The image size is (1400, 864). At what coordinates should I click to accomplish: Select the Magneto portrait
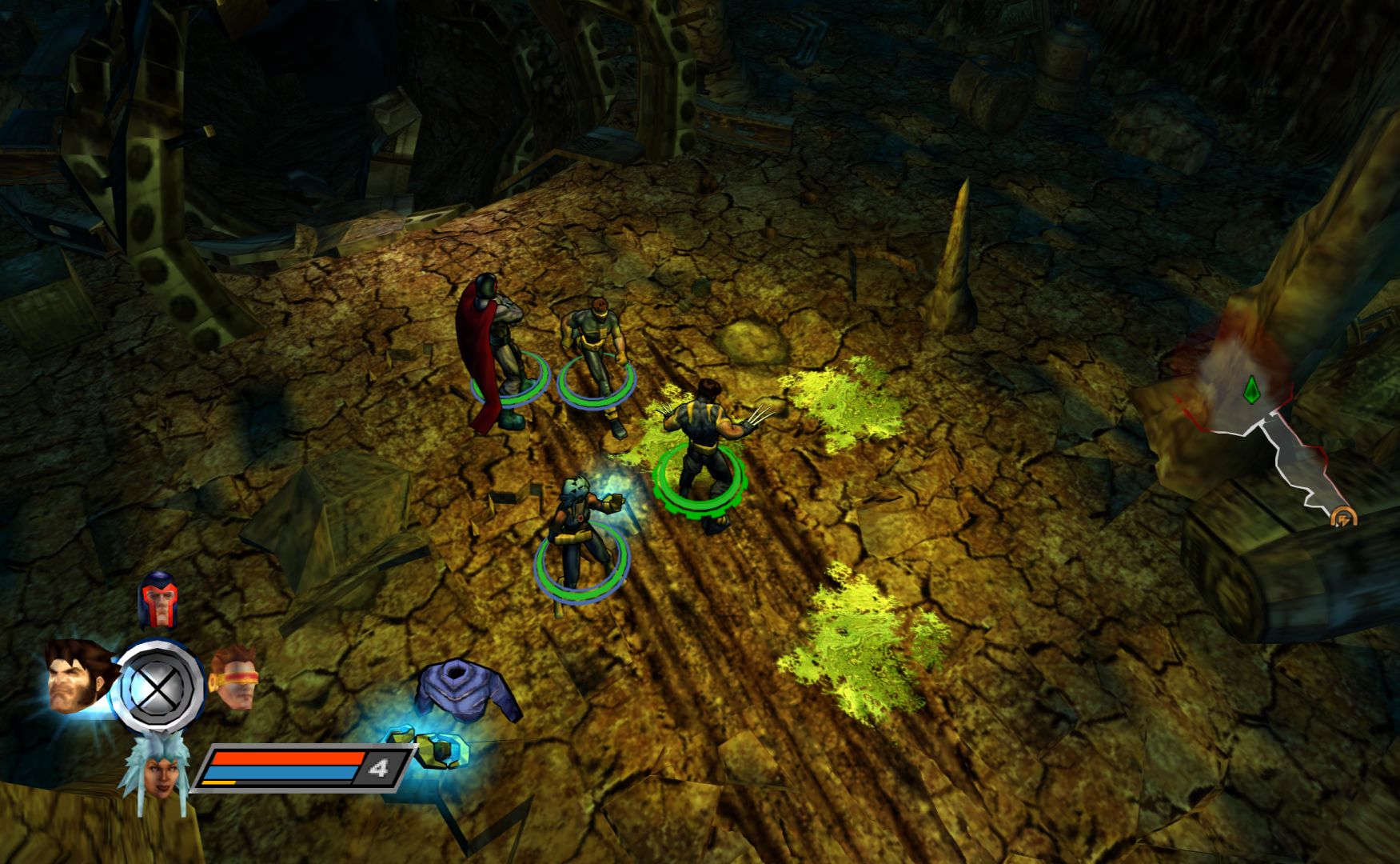coord(158,600)
